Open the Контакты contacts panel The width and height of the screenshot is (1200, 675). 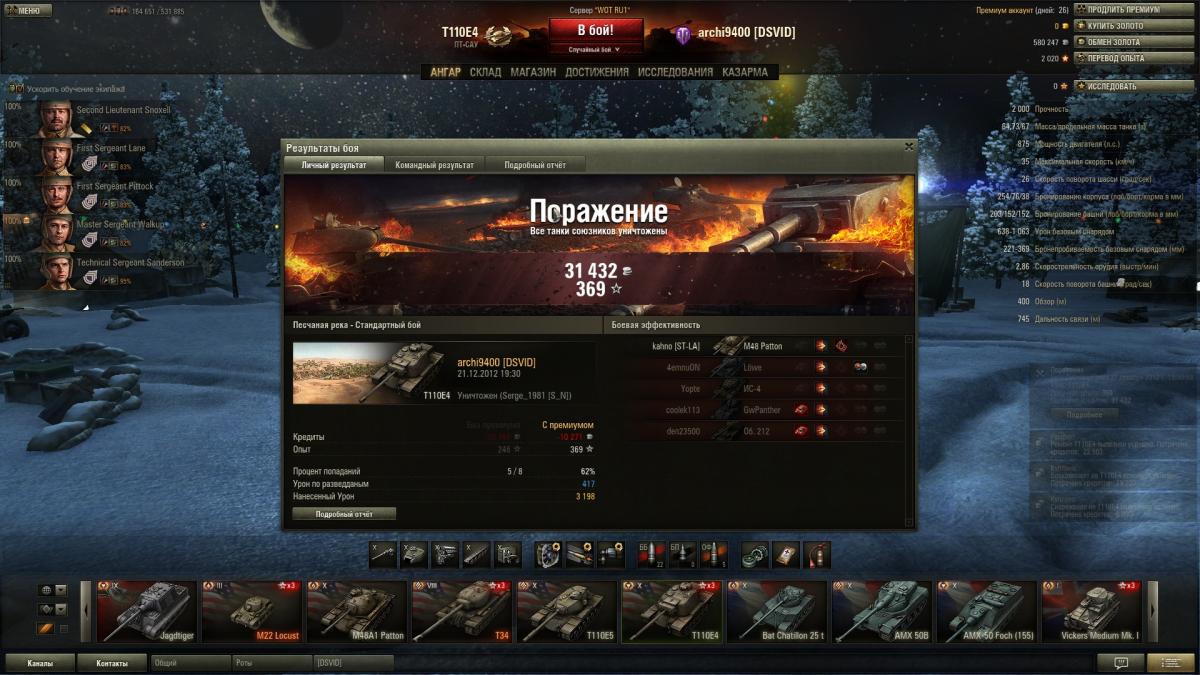(x=112, y=663)
